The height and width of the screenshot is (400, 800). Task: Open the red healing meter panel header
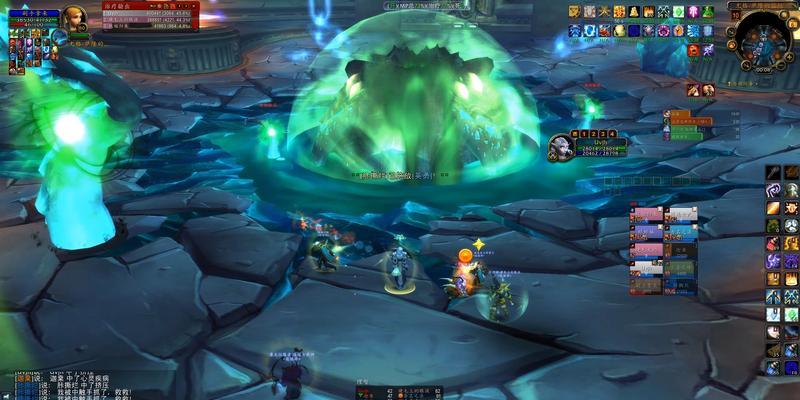(150, 5)
